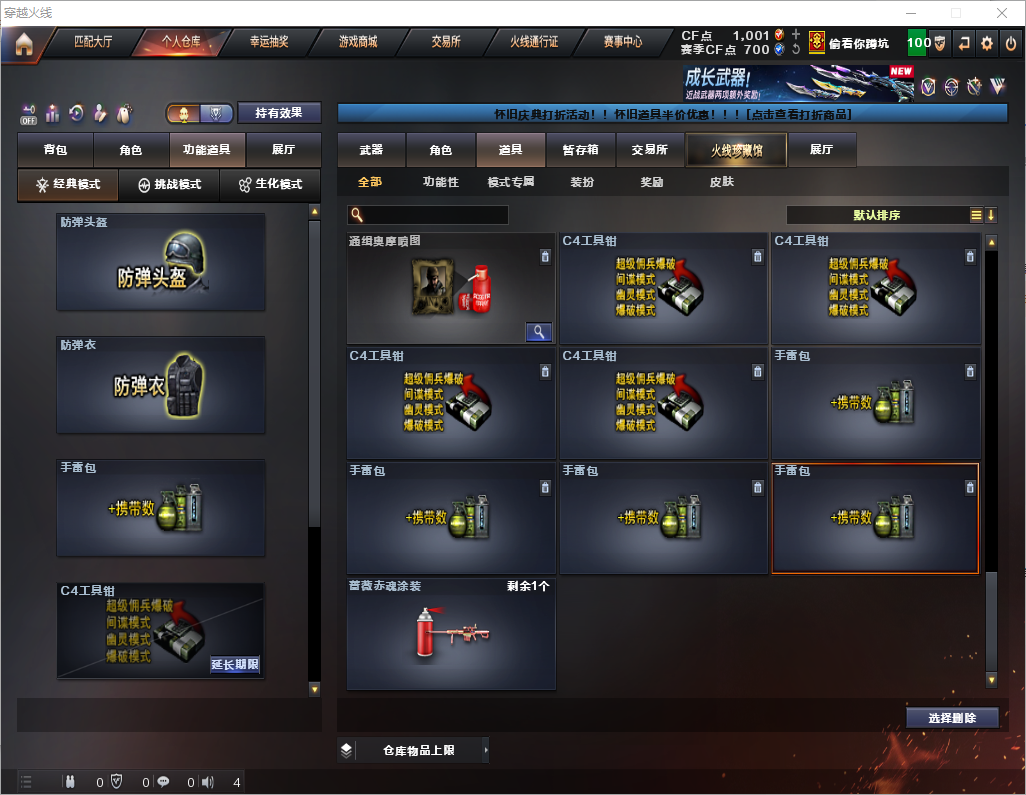1026x795 pixels.
Task: Select the 经典模式 classic mode tab
Action: click(x=68, y=185)
